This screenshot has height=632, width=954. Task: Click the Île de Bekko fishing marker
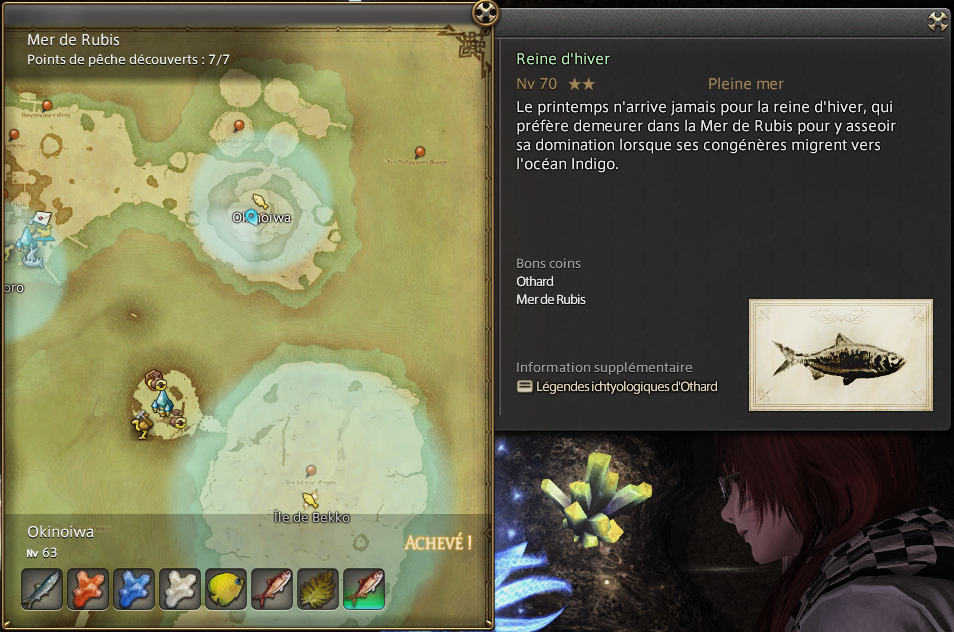click(311, 499)
